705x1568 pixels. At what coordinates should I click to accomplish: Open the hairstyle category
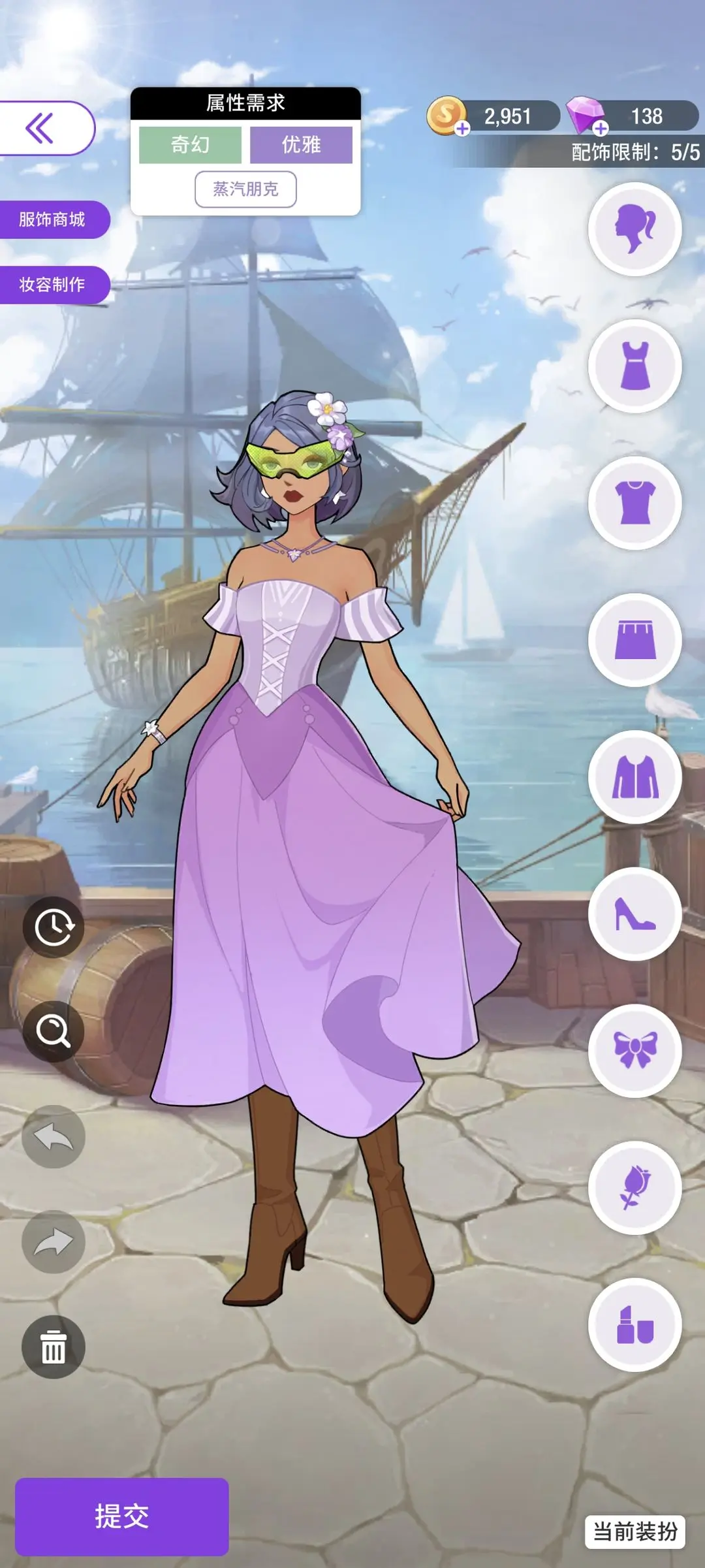634,229
